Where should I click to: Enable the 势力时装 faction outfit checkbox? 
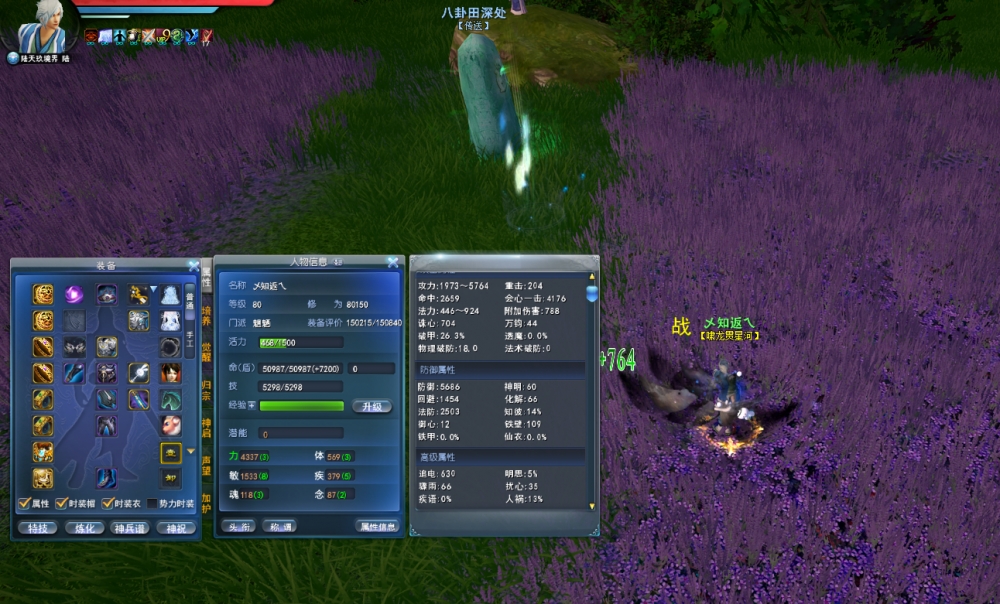152,504
